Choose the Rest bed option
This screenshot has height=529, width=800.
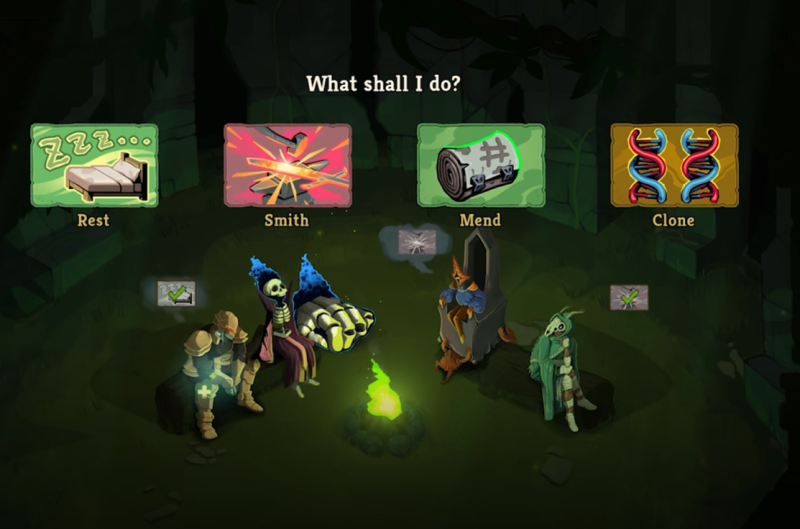click(x=94, y=165)
